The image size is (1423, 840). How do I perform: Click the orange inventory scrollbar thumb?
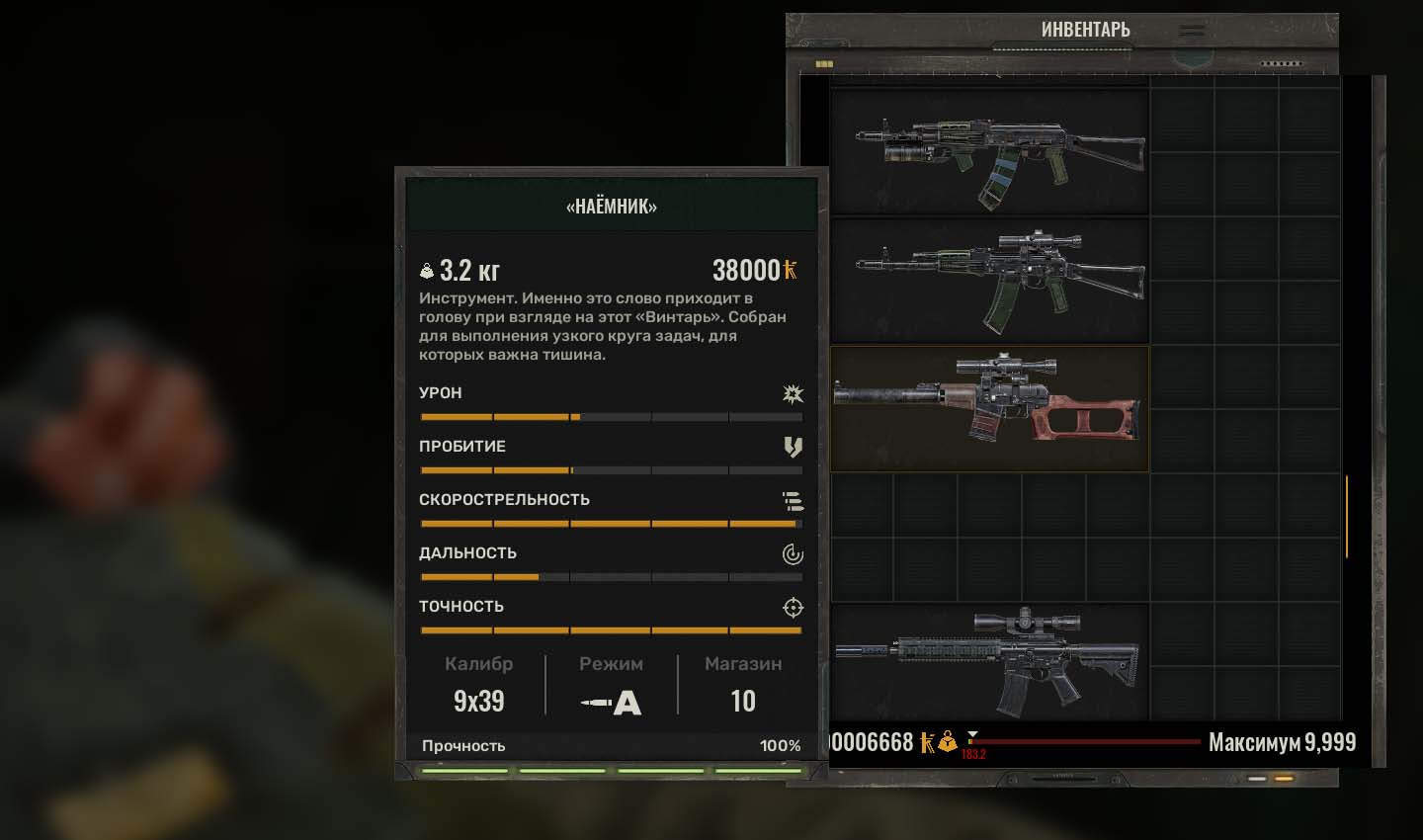(x=1346, y=516)
